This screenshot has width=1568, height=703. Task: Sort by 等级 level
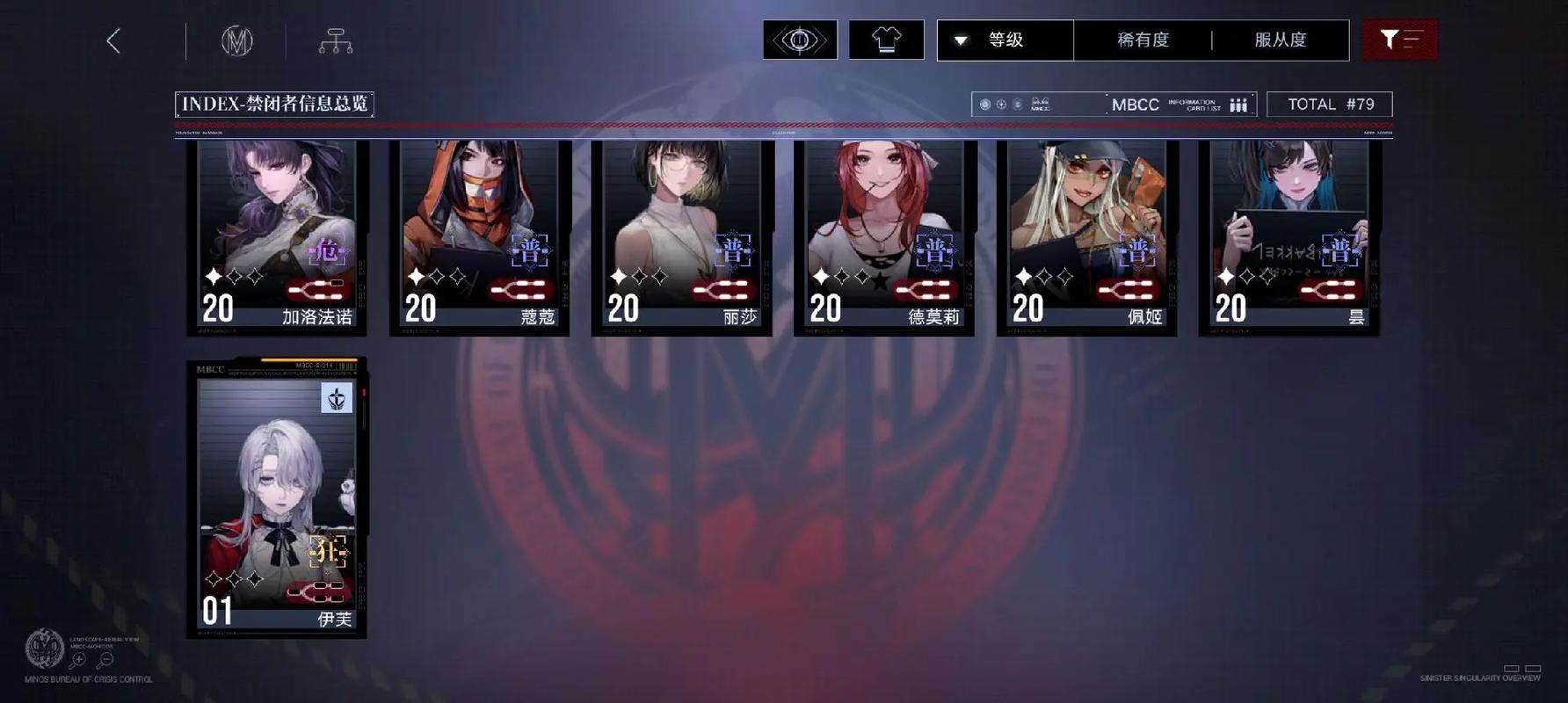[1005, 40]
